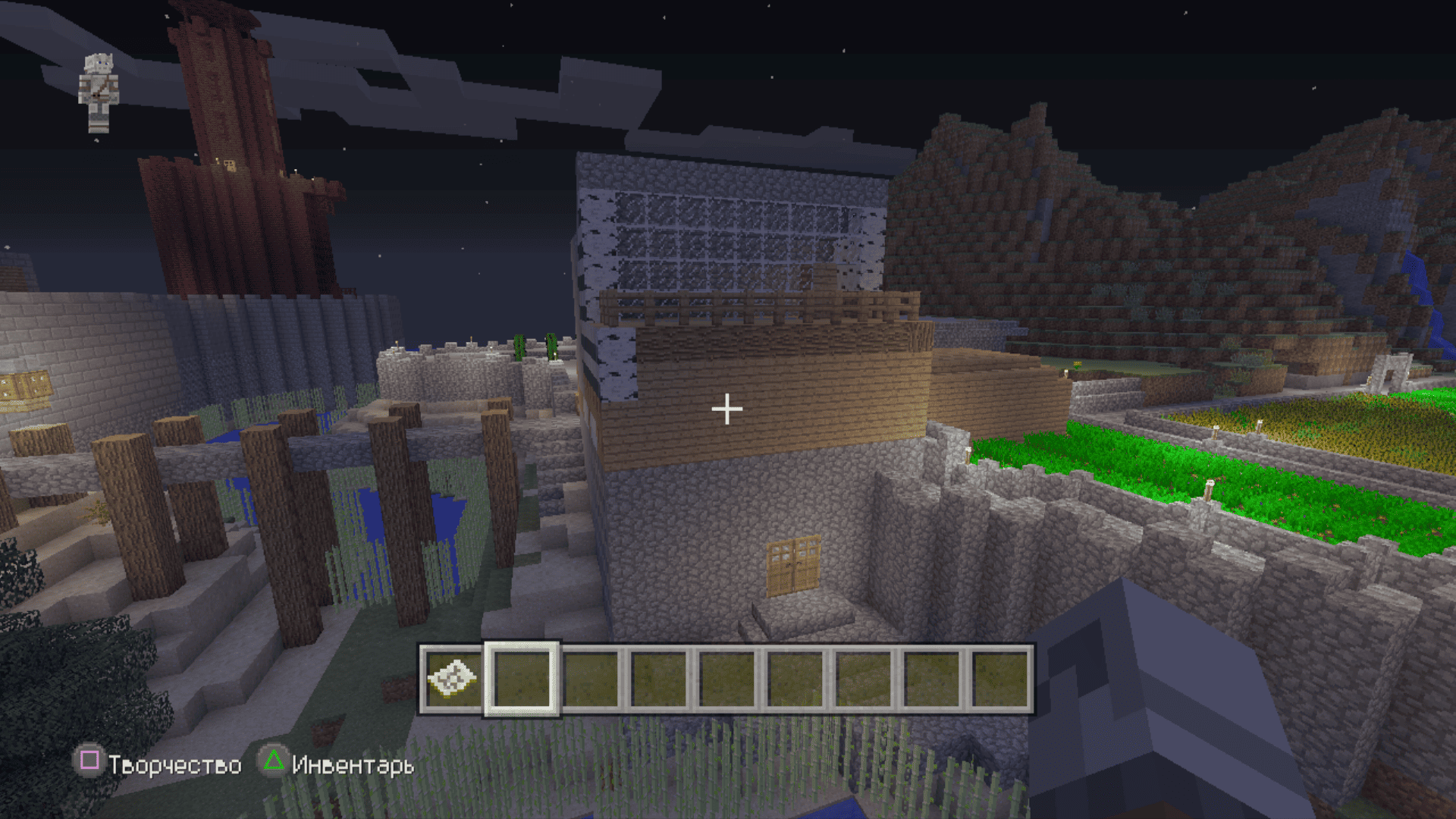Select the map item hotbar slot
The height and width of the screenshot is (819, 1456).
453,679
